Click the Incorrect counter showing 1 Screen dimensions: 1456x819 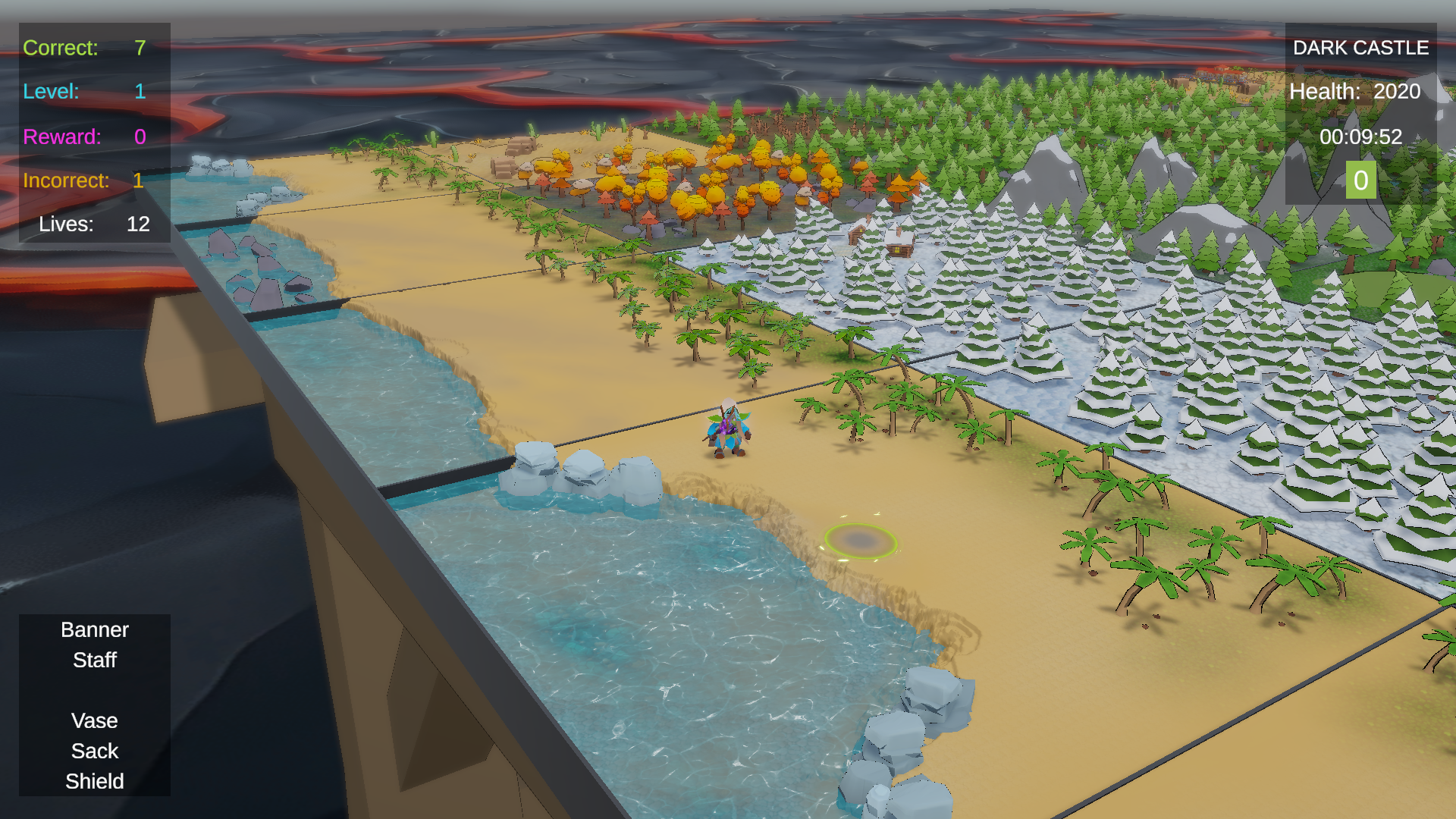click(81, 180)
